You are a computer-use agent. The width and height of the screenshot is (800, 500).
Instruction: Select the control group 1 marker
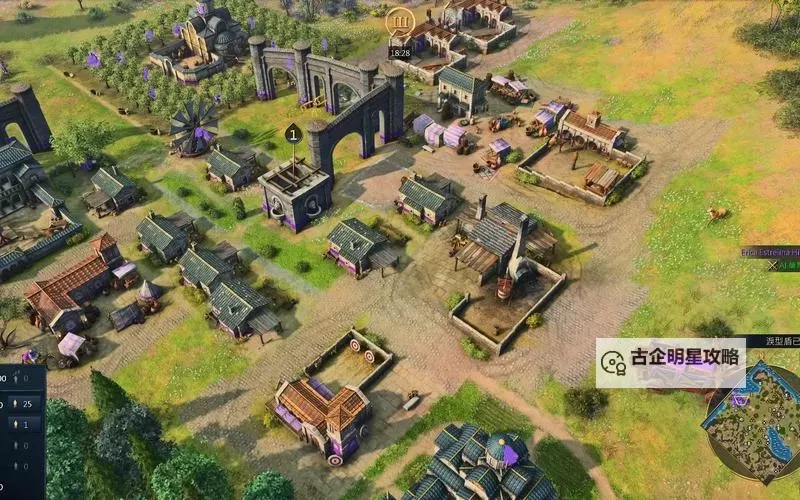tap(293, 133)
